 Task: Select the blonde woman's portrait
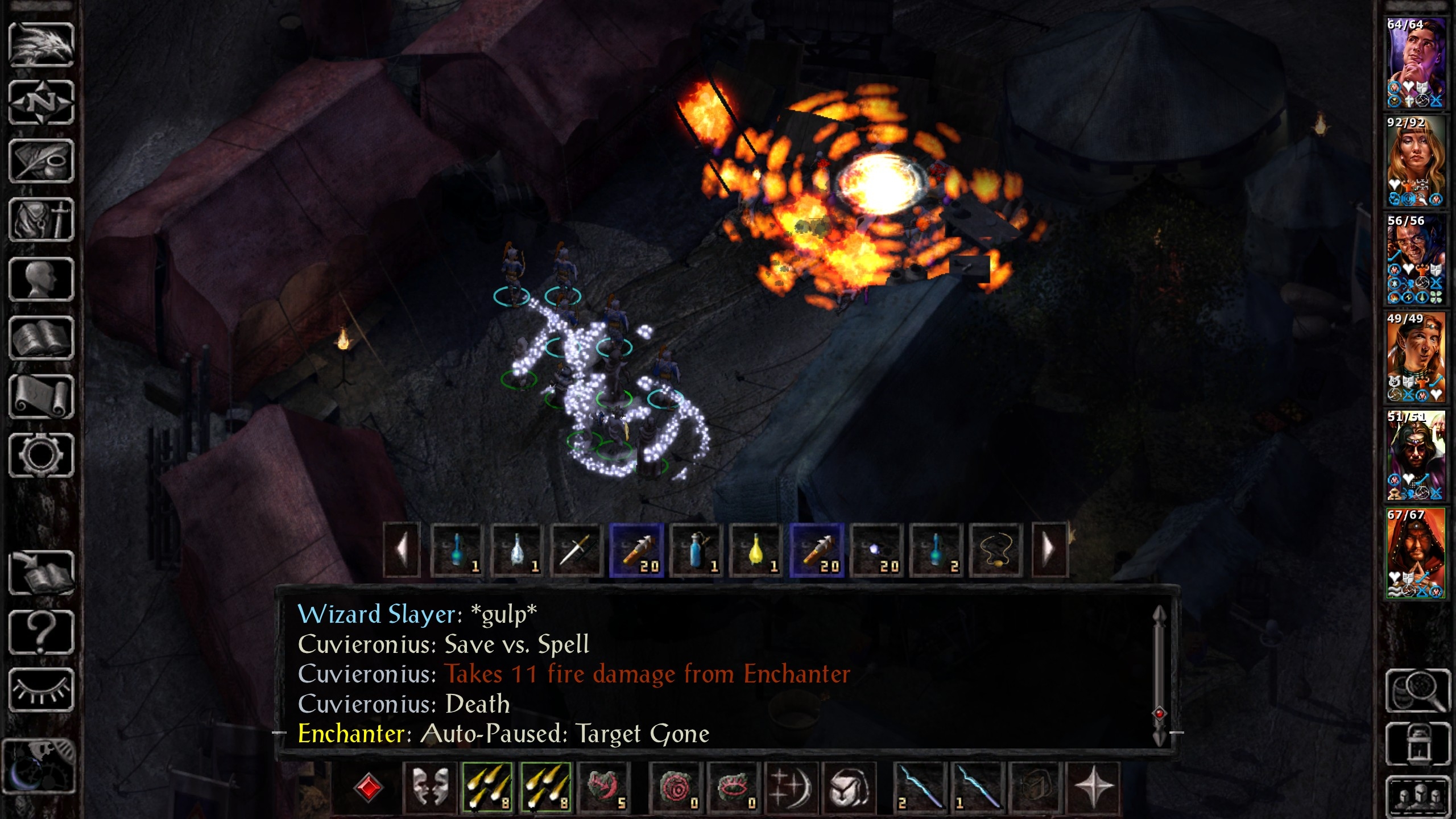(1415, 161)
